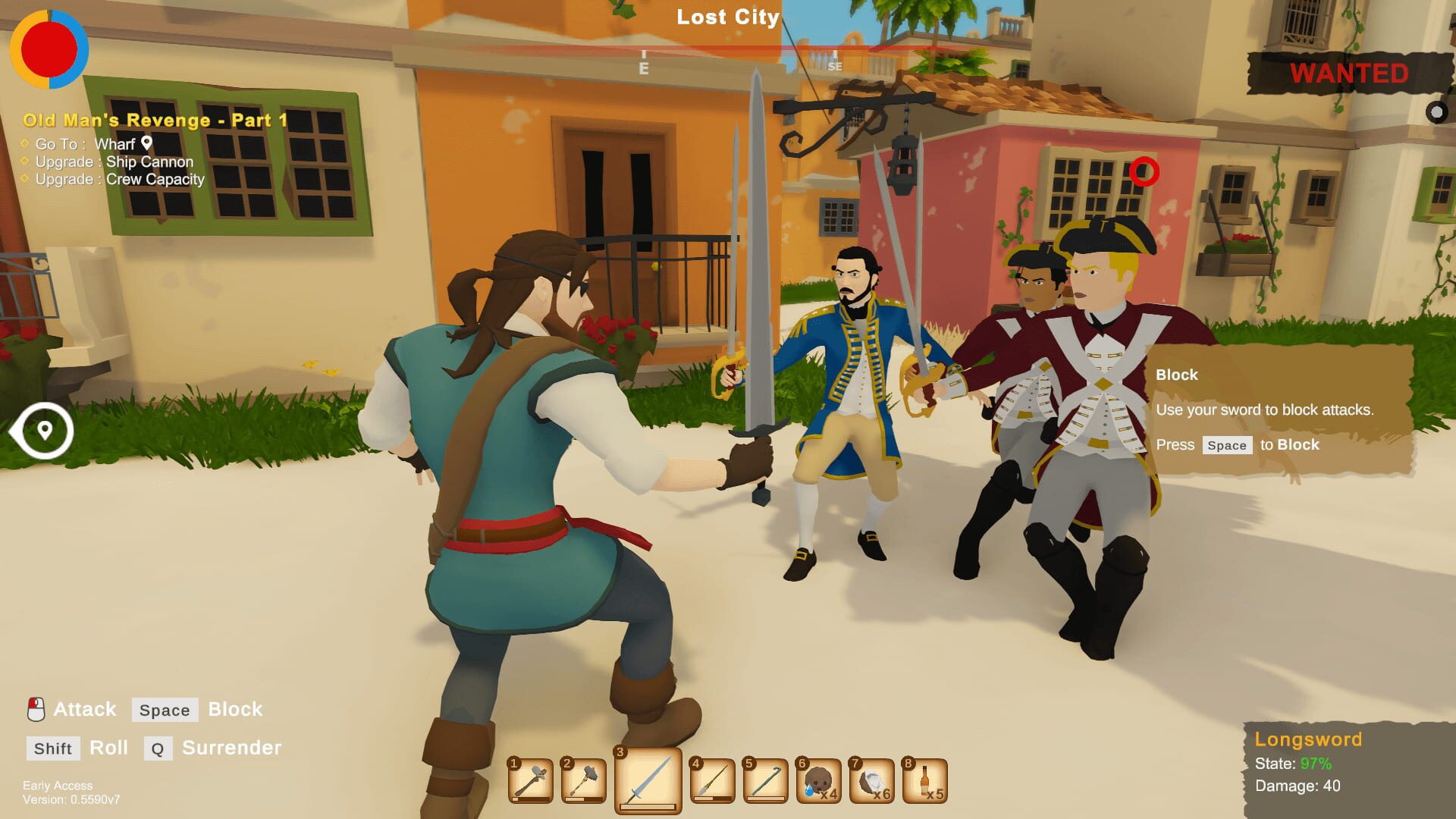Click the longsword durability bar in slot 3
The width and height of the screenshot is (1456, 819).
pos(646,805)
